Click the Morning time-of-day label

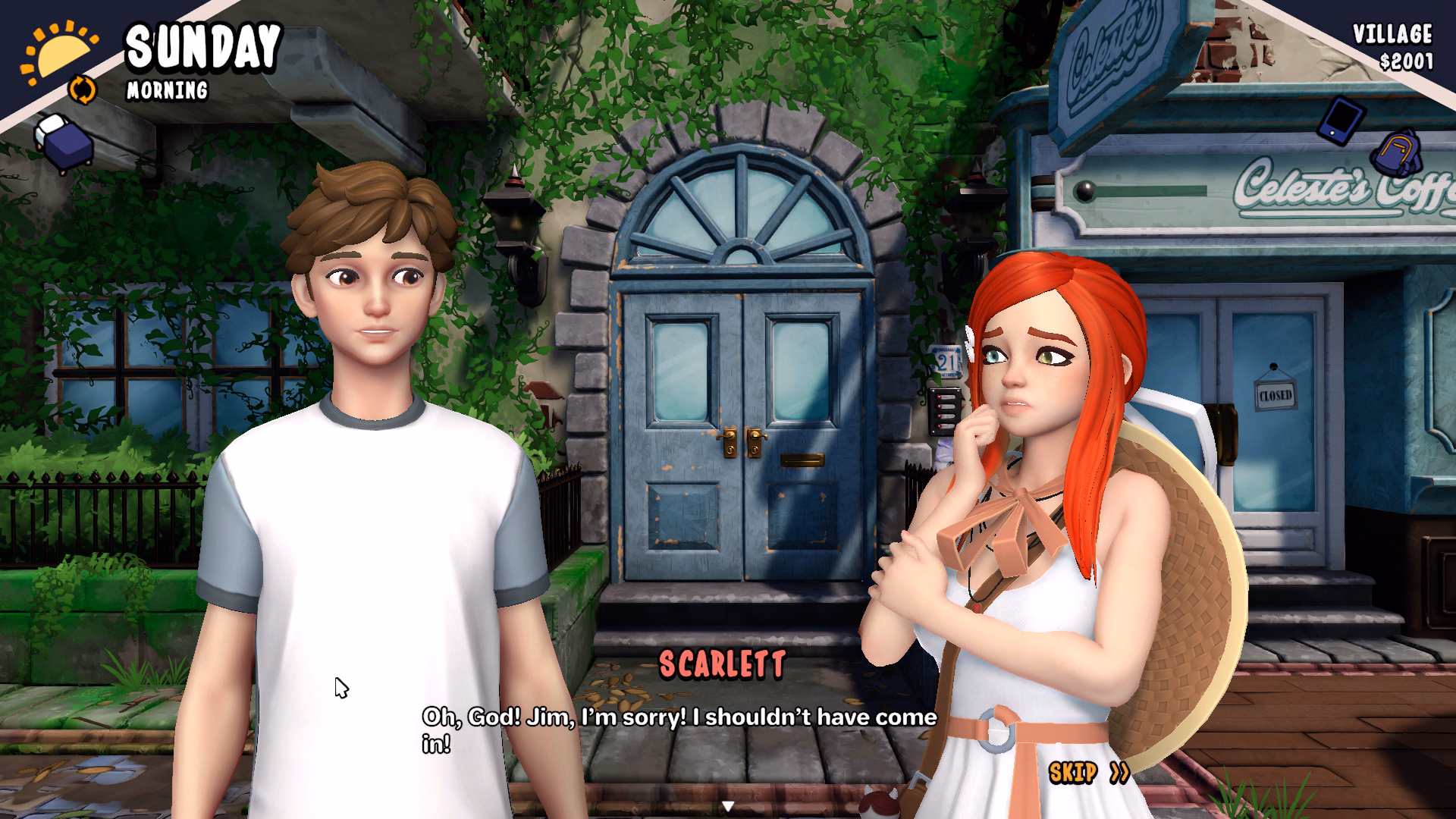coord(166,92)
